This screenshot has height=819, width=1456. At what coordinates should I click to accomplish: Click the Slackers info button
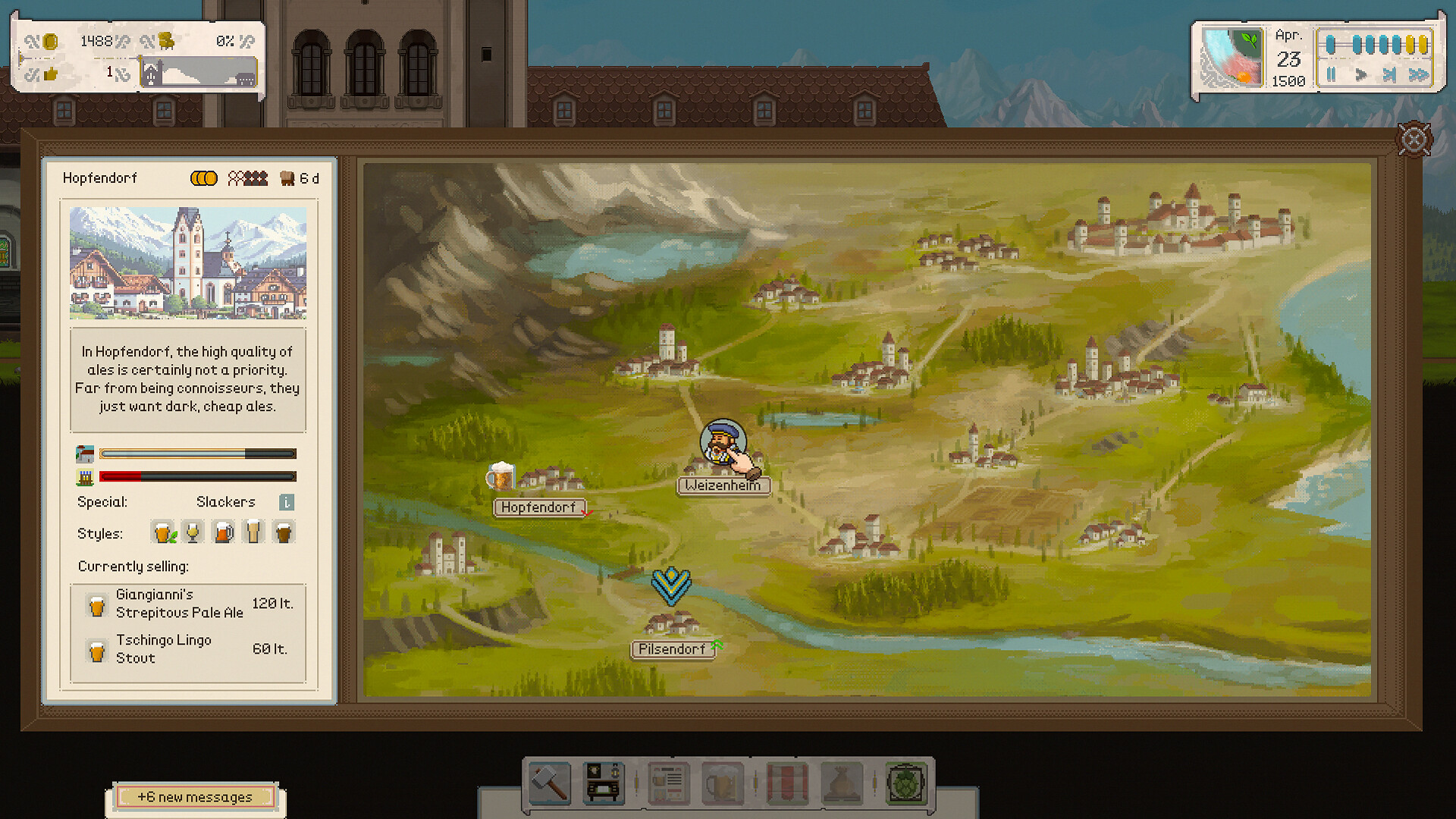pyautogui.click(x=285, y=501)
